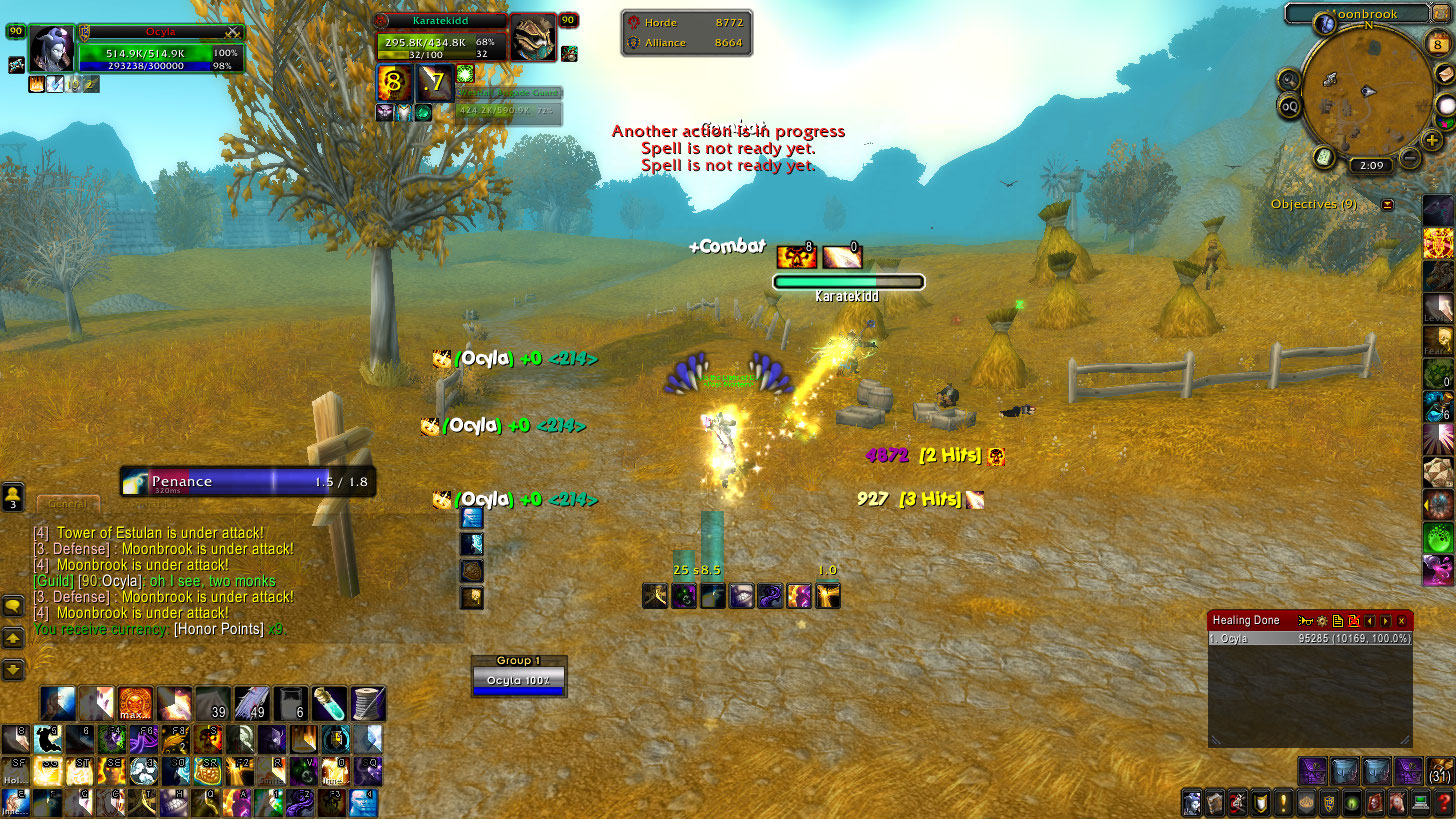Open the Healing Done meter gear settings

click(x=1320, y=621)
